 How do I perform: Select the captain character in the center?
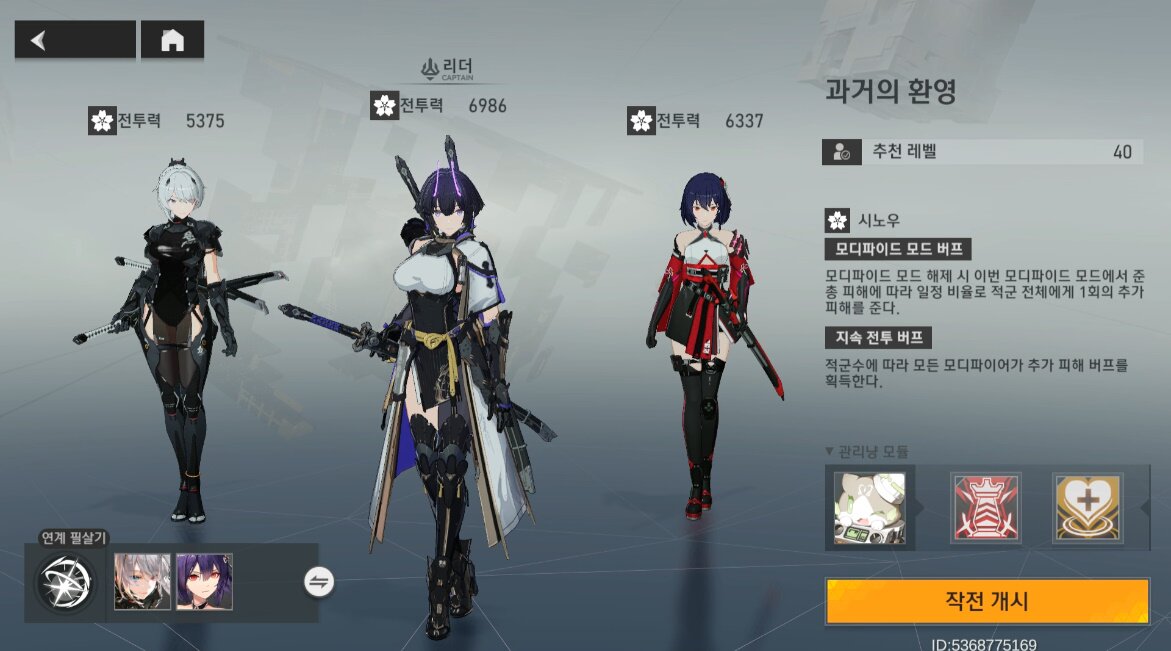[450, 380]
